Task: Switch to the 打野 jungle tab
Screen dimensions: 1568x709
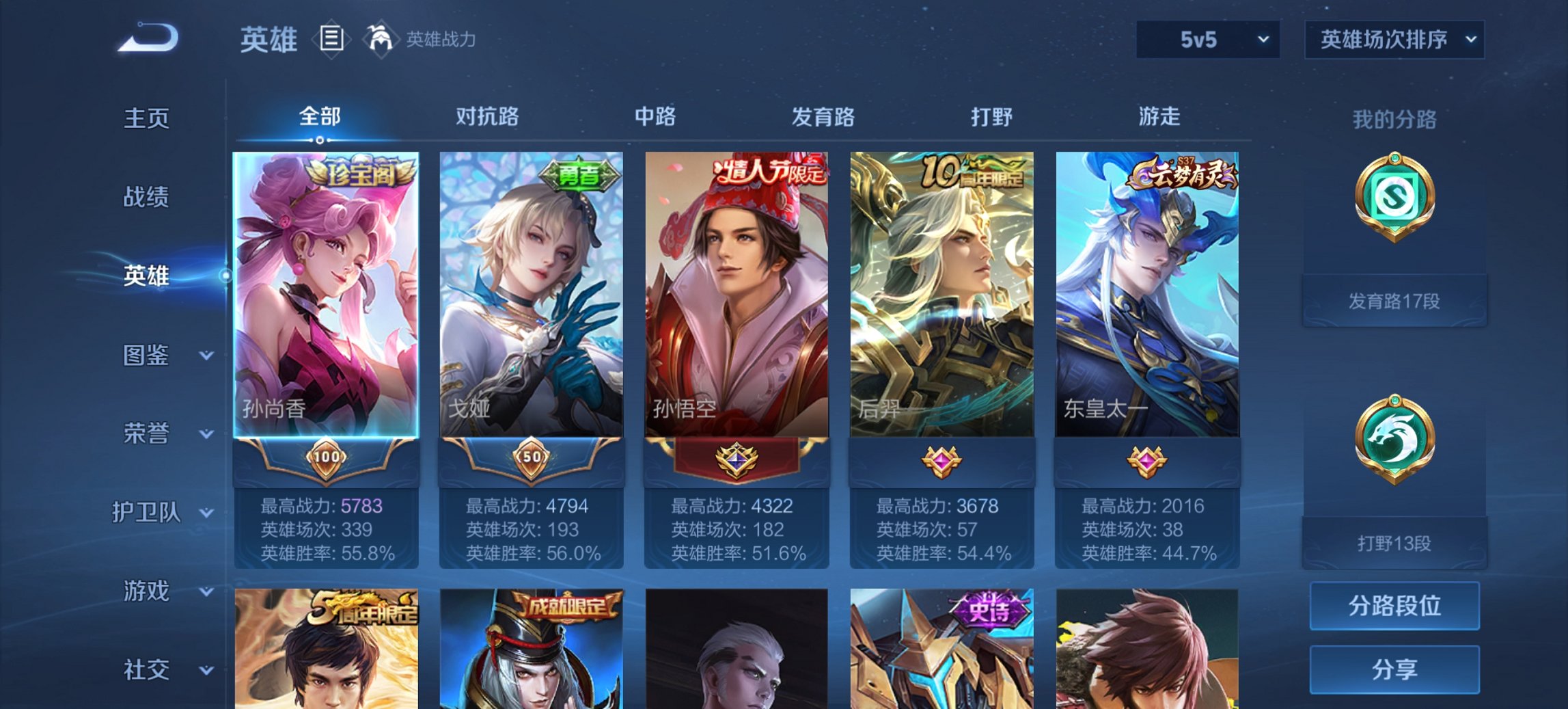Action: pos(990,116)
